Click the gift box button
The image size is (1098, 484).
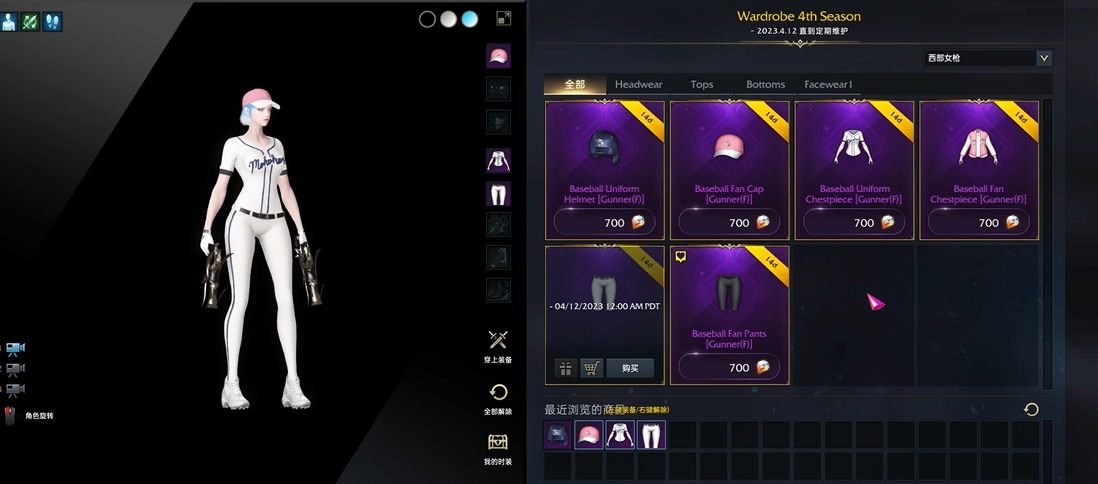565,368
